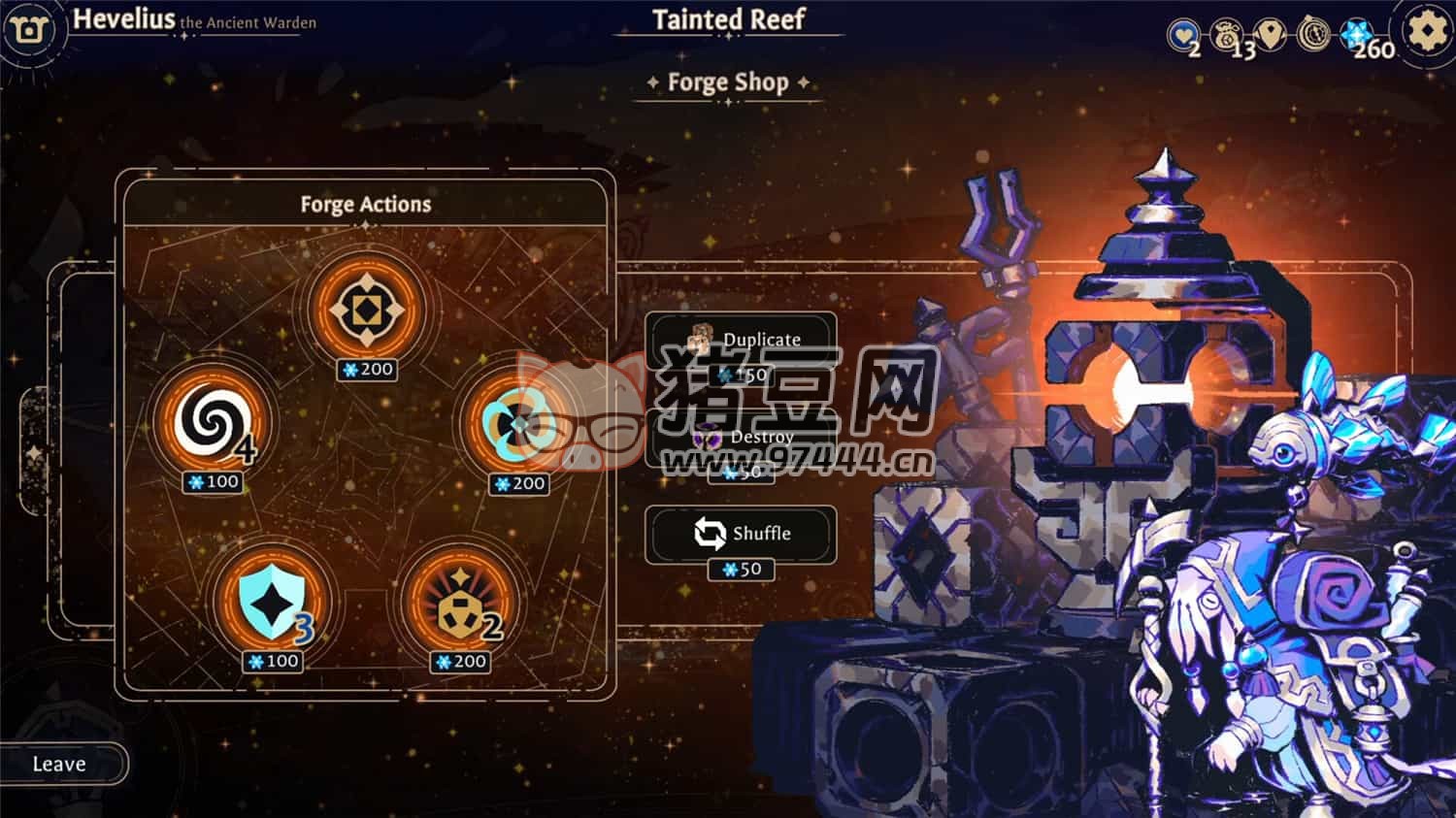This screenshot has height=818, width=1456.
Task: Click the coin bag icon
Action: click(x=1227, y=35)
